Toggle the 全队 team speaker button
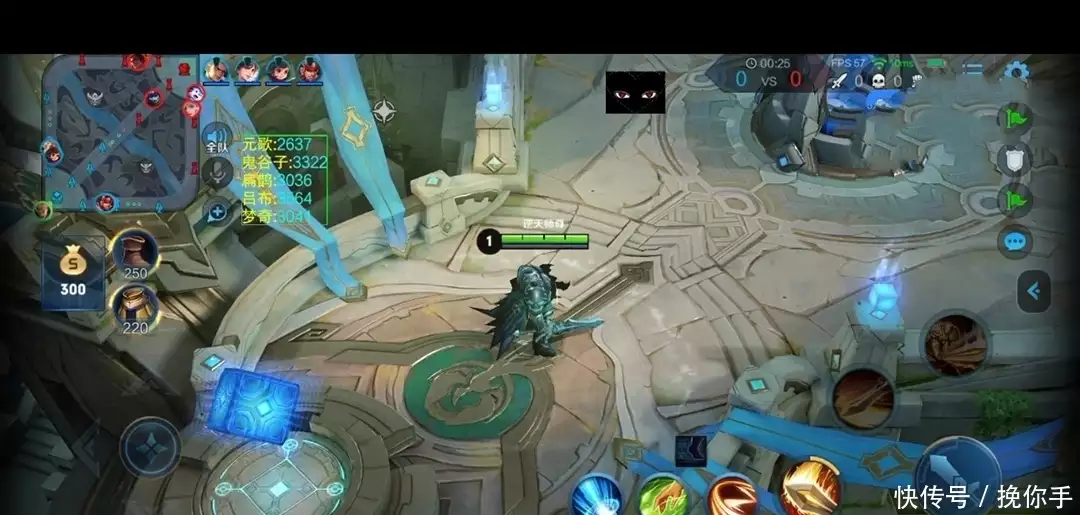 (217, 138)
